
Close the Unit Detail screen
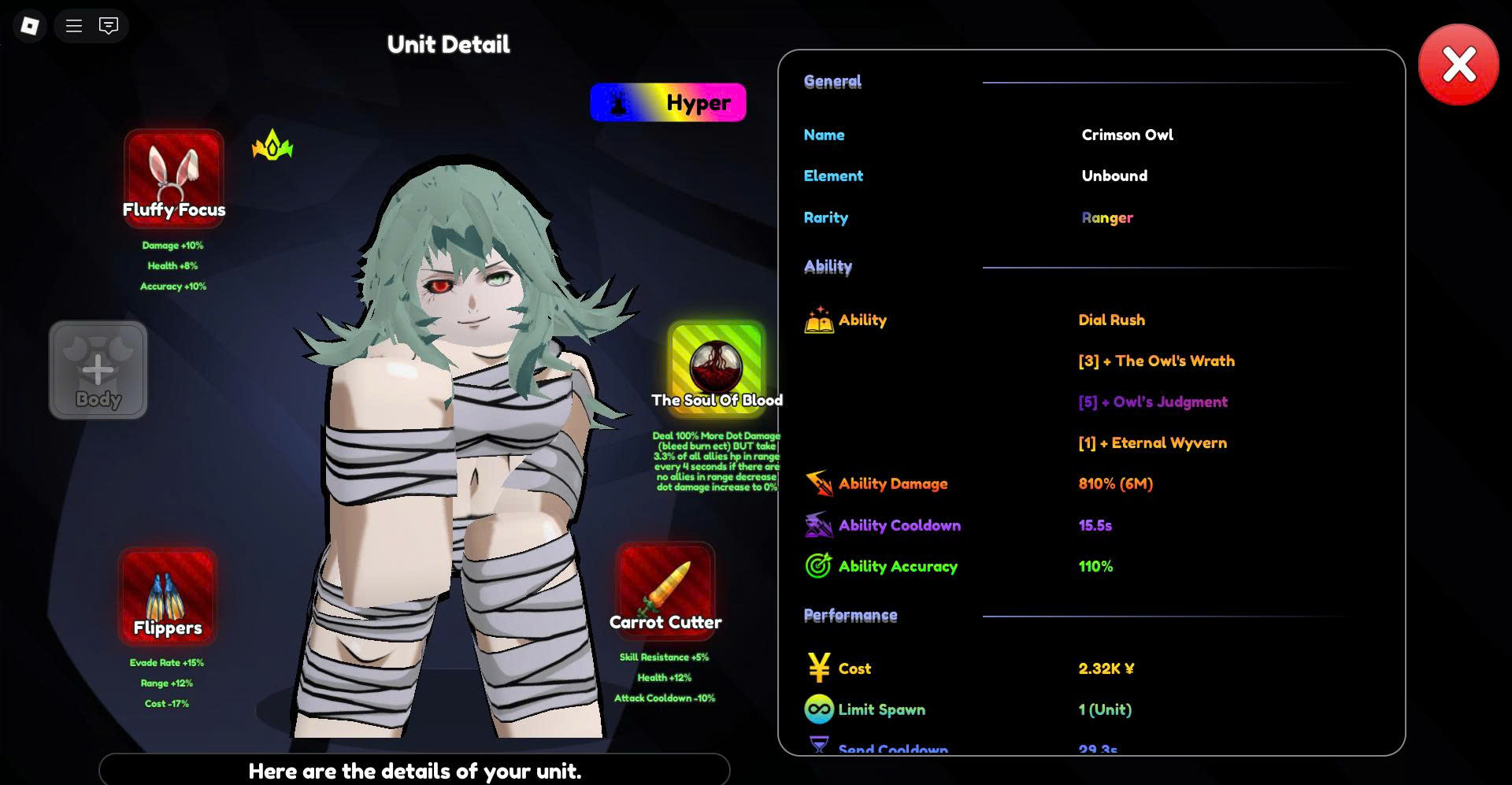pyautogui.click(x=1458, y=65)
